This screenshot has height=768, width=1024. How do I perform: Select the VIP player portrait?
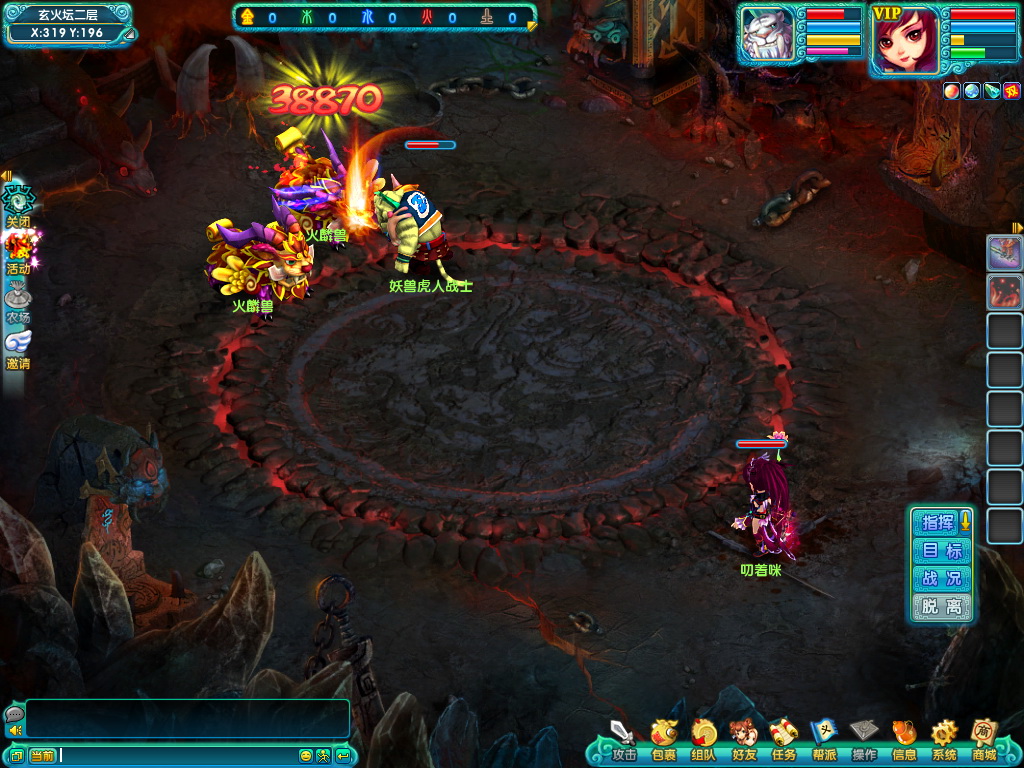click(905, 40)
